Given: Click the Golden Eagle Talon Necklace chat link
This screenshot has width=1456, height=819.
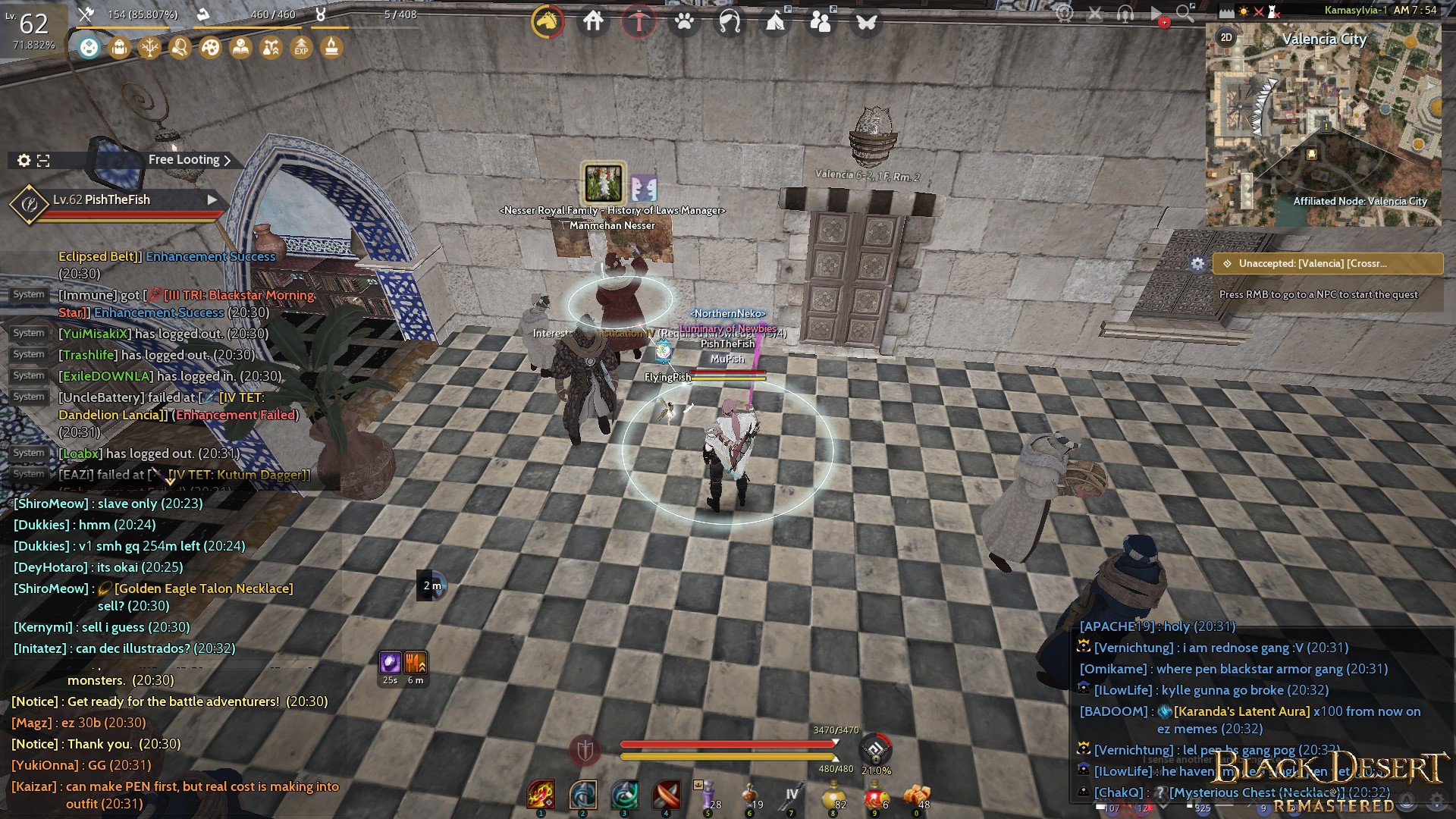Looking at the screenshot, I should click(202, 588).
